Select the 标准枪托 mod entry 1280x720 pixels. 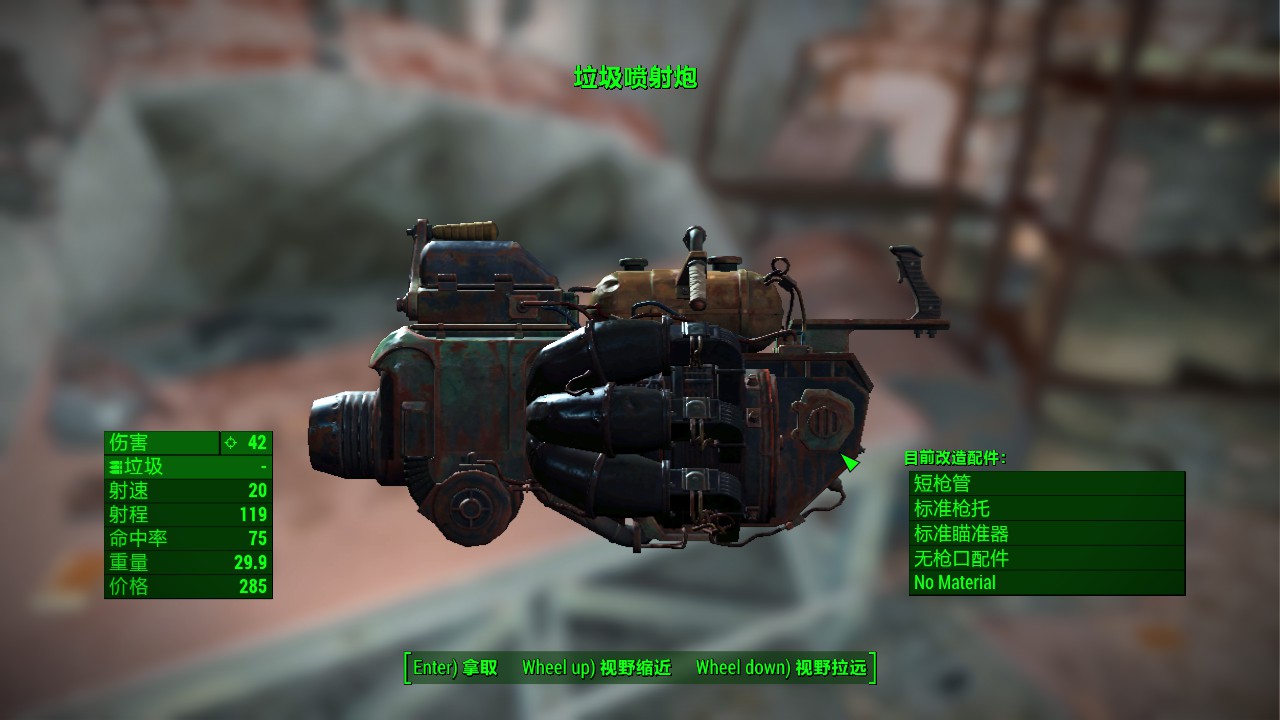click(1046, 509)
